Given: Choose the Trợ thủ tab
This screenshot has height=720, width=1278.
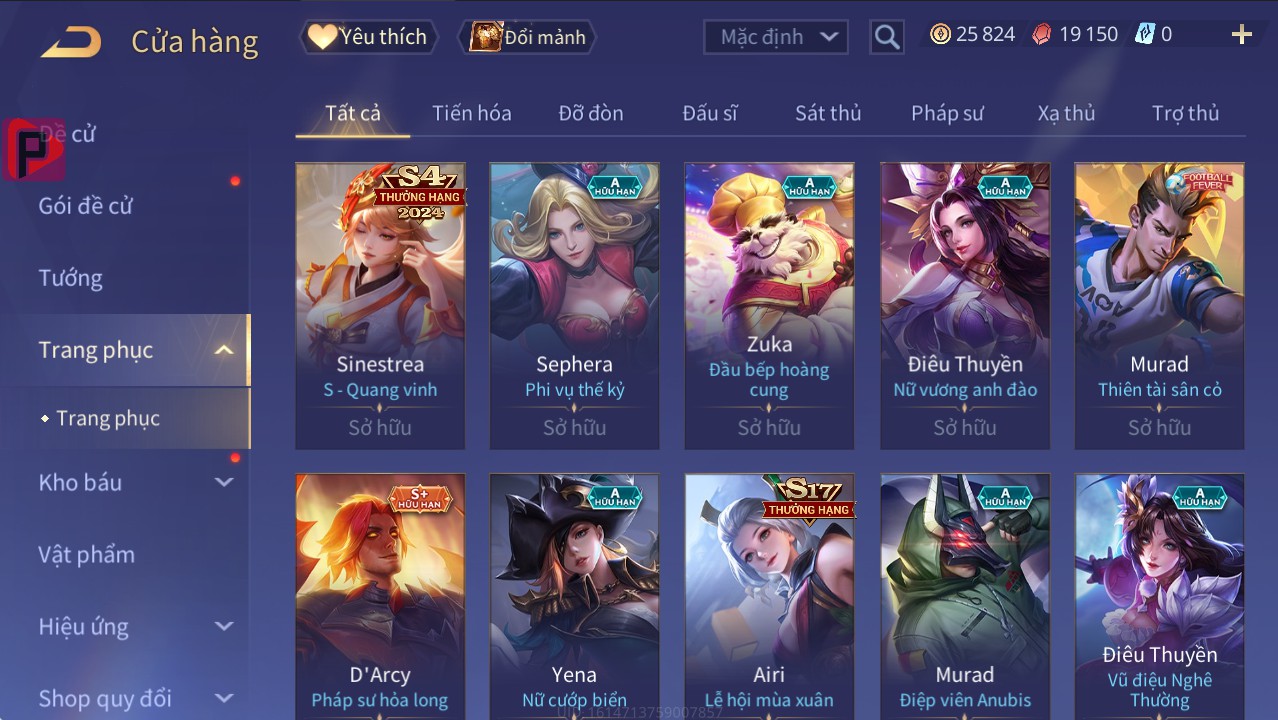Looking at the screenshot, I should (x=1185, y=113).
